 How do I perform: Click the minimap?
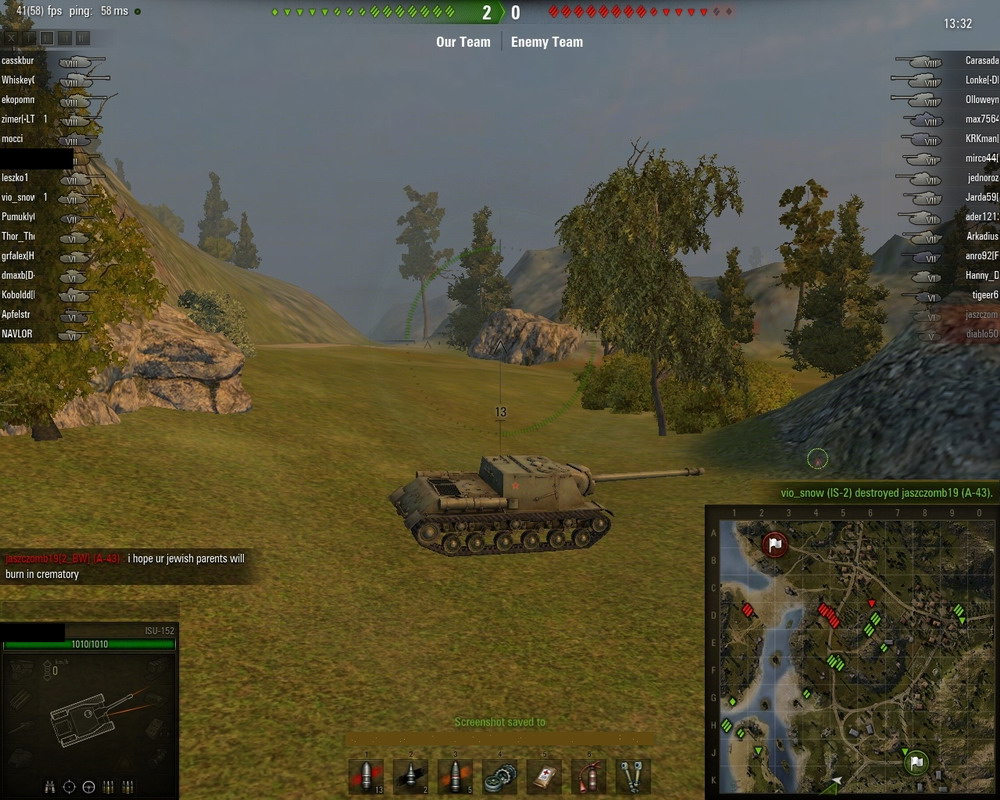[852, 652]
